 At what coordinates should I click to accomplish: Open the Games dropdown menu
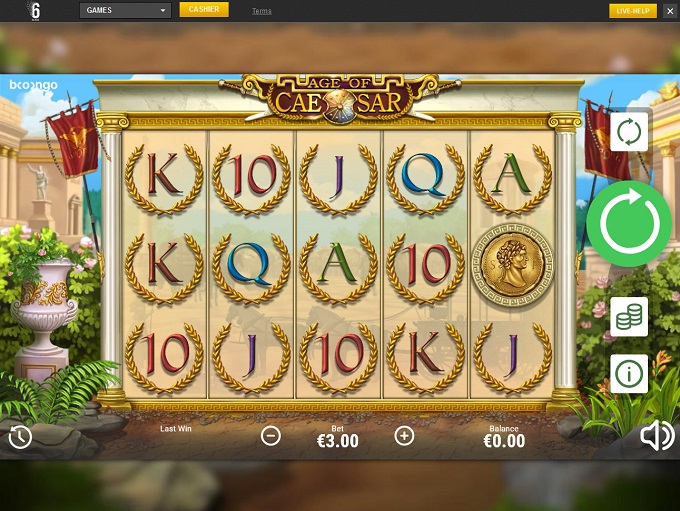pyautogui.click(x=125, y=11)
